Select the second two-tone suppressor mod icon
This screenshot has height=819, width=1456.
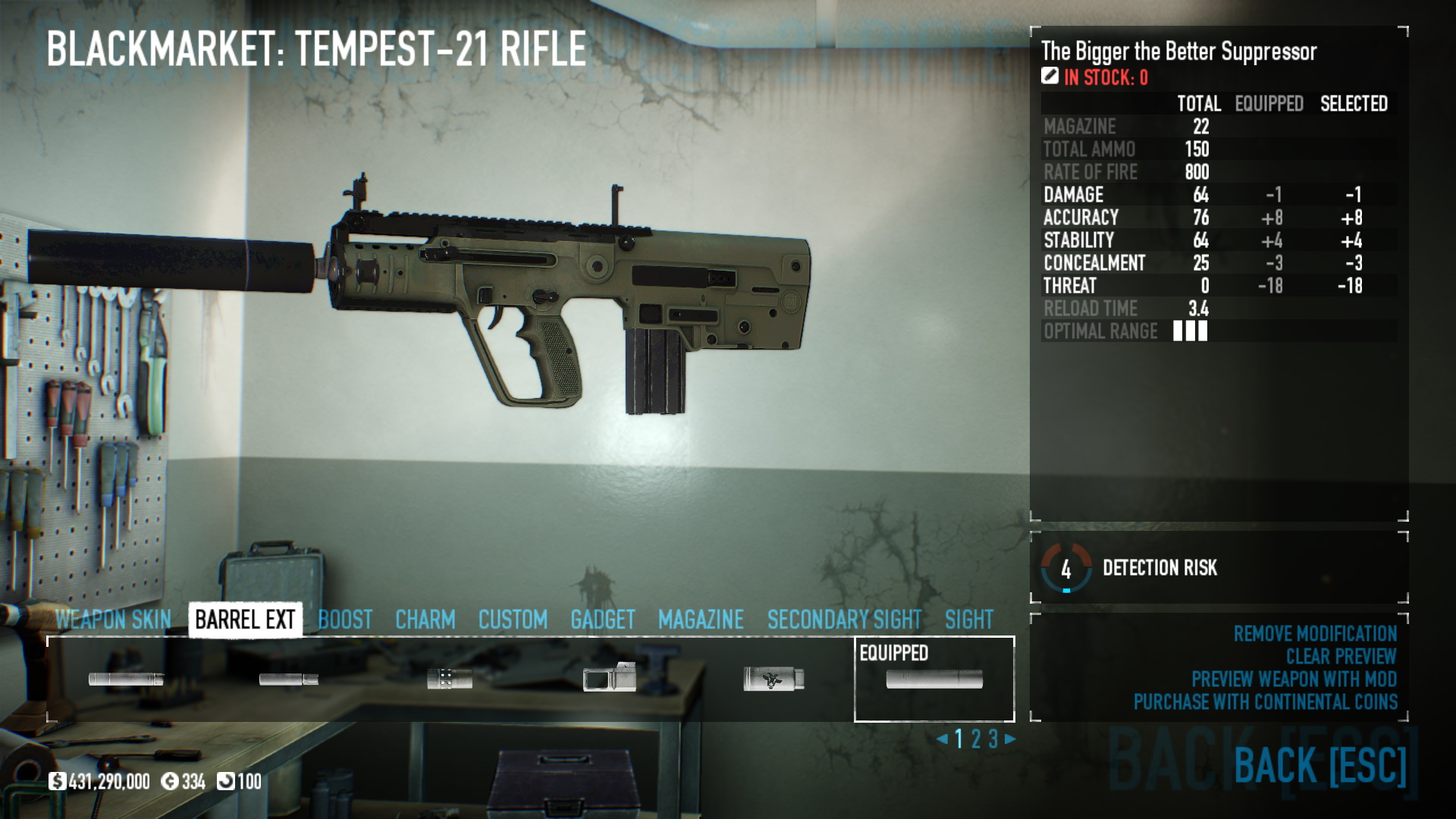290,680
